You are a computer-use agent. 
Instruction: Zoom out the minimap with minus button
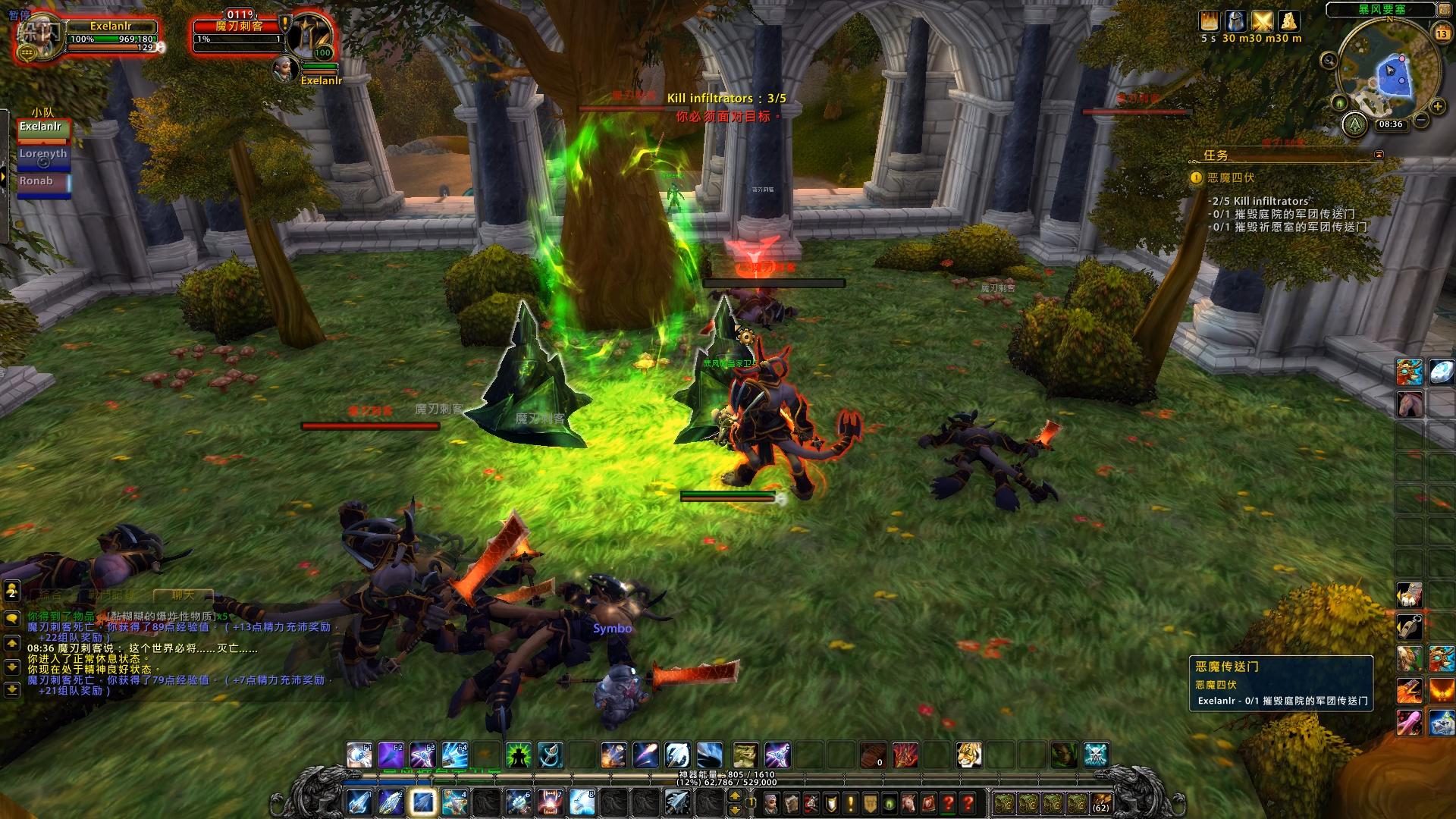coord(1422,120)
